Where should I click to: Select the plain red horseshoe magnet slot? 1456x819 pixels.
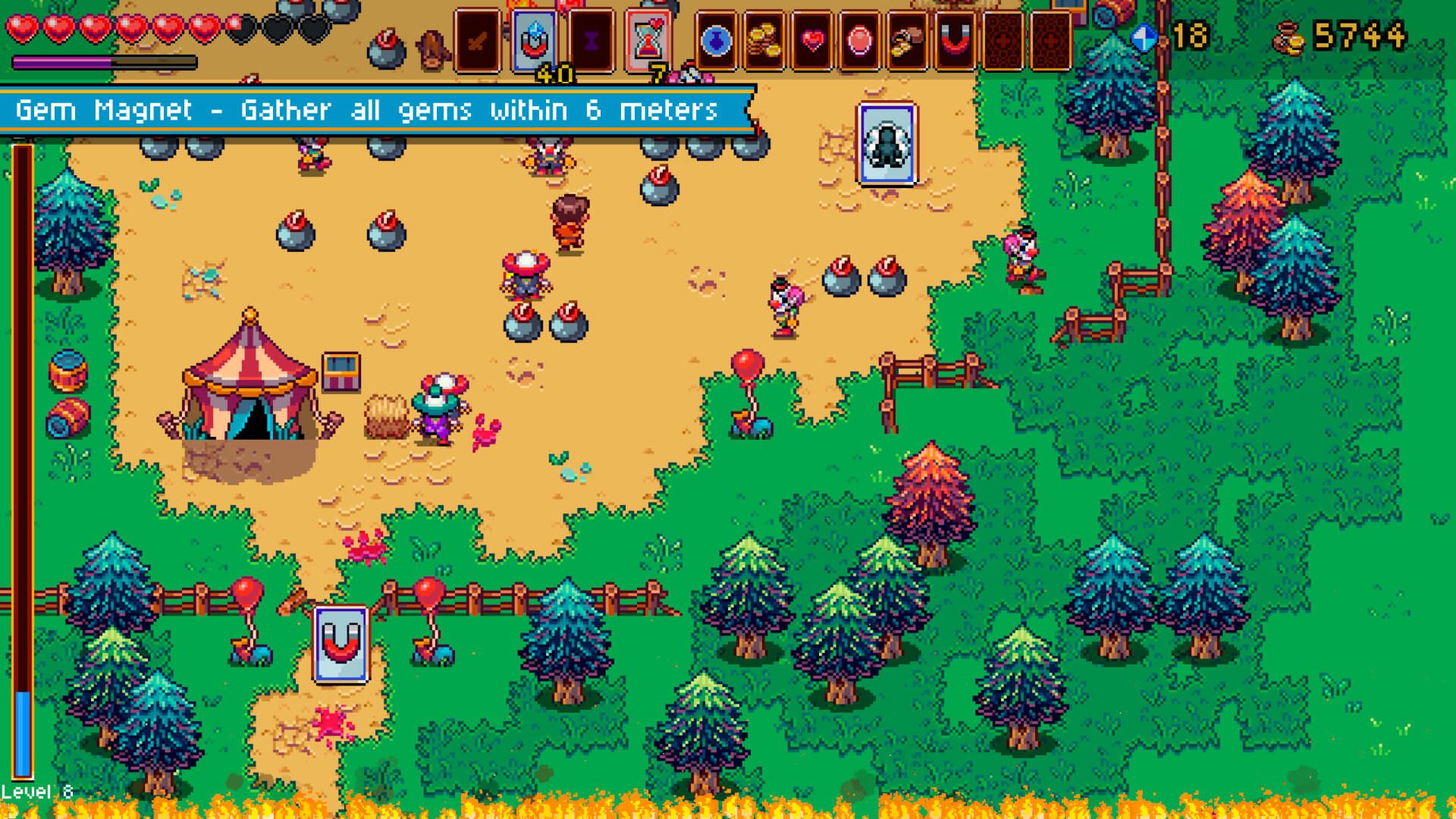[x=955, y=40]
